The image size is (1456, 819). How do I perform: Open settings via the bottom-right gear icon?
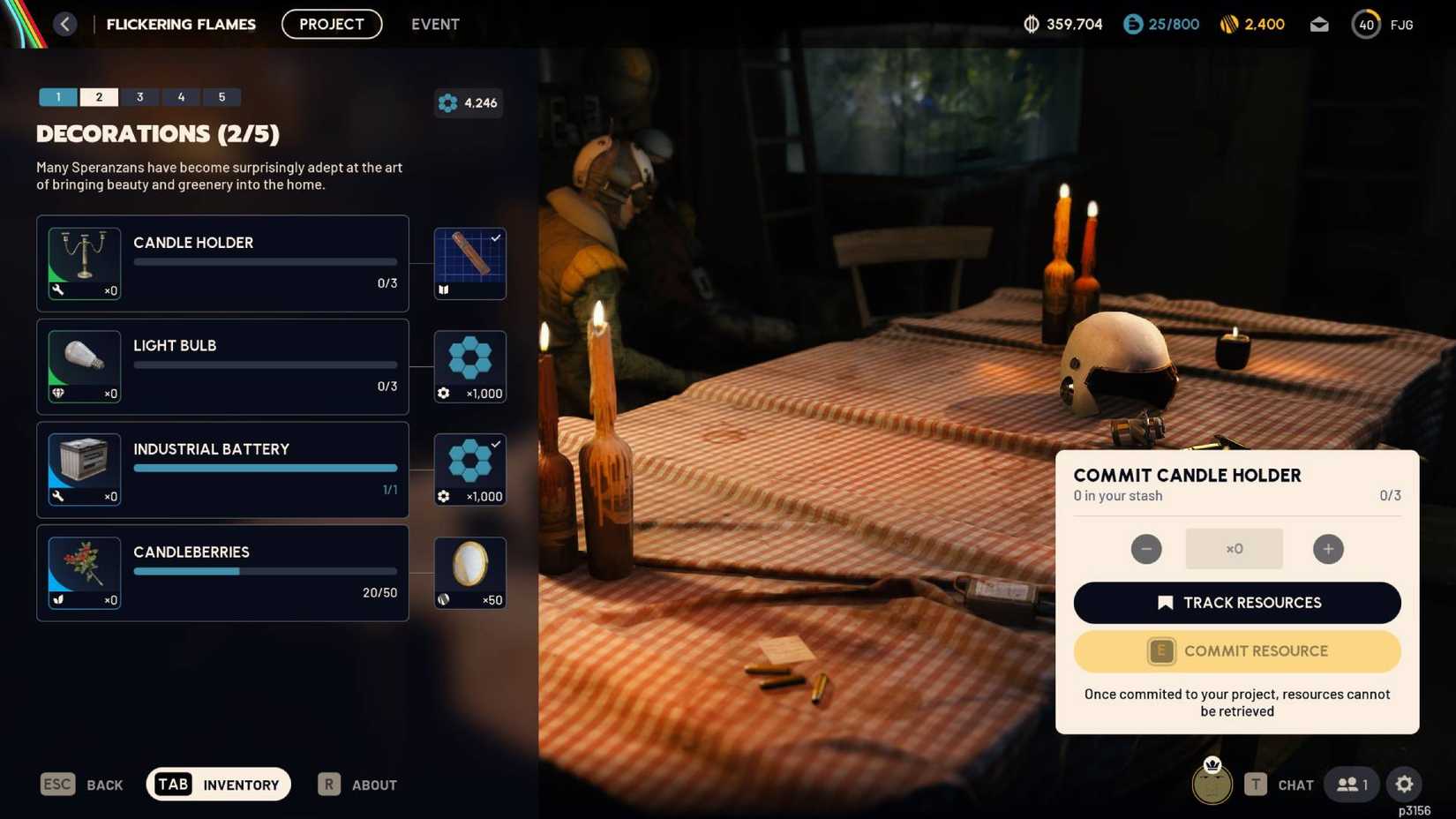(x=1403, y=784)
